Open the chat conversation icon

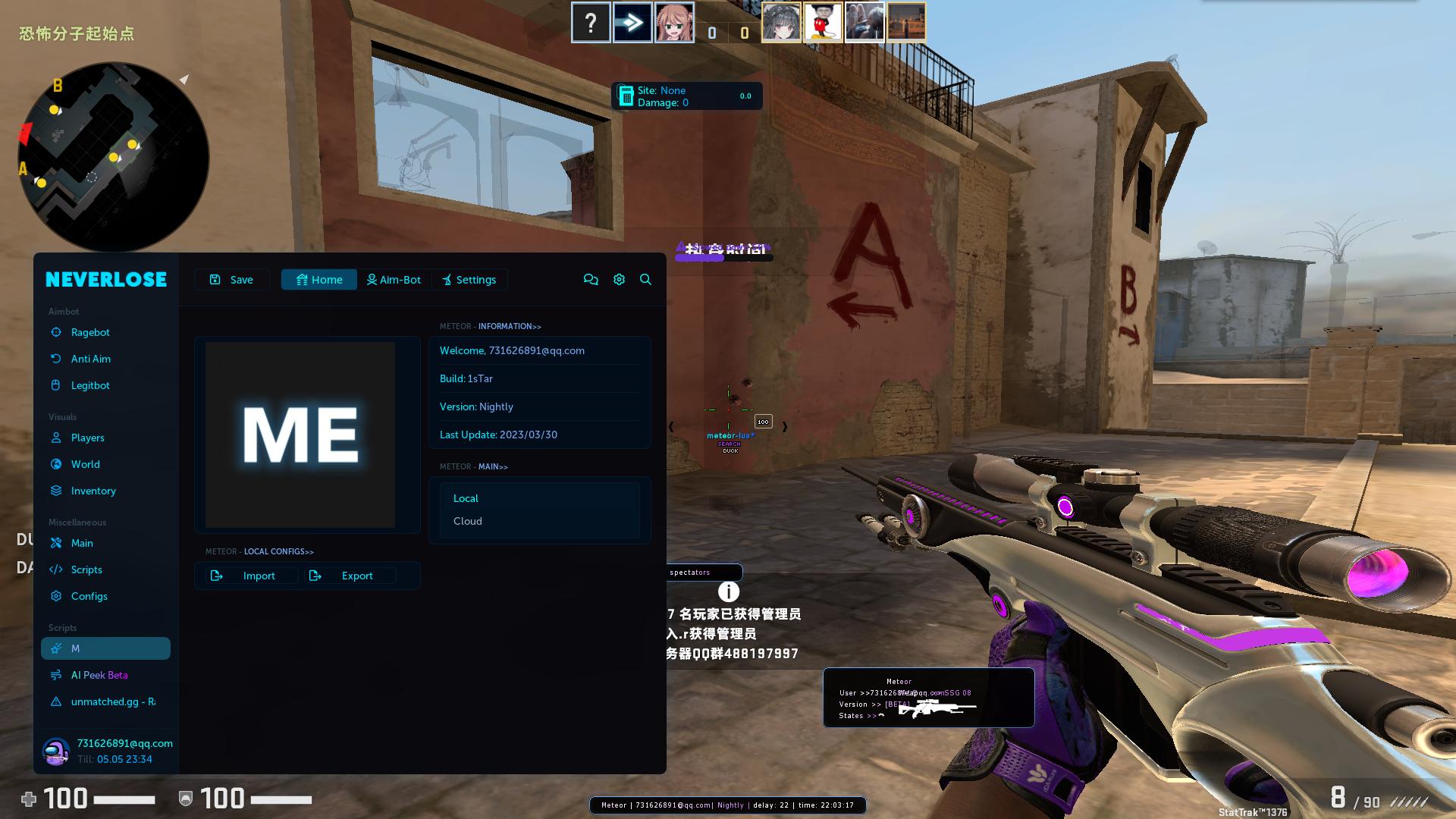pos(591,279)
